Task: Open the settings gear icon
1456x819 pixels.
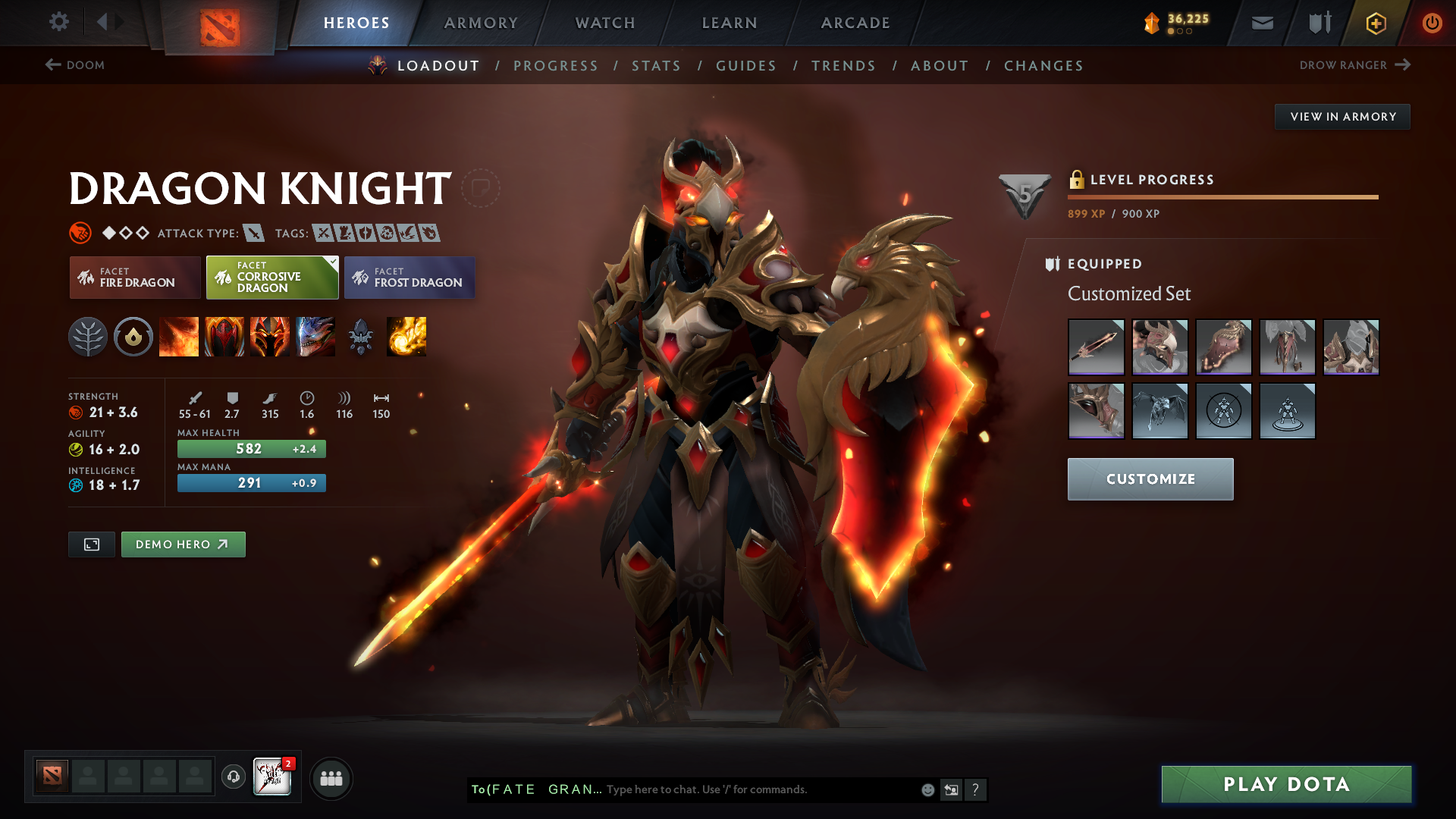Action: pos(59,23)
